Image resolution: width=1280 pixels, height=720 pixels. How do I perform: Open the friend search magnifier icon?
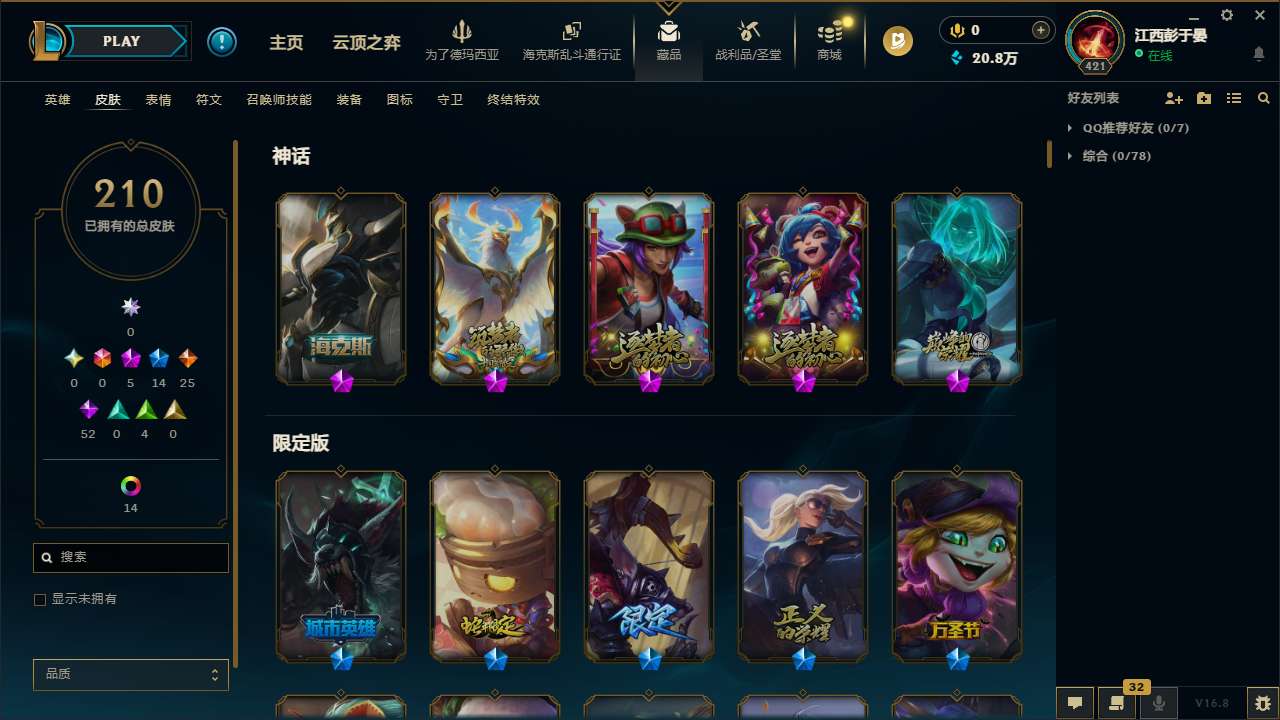coord(1264,98)
